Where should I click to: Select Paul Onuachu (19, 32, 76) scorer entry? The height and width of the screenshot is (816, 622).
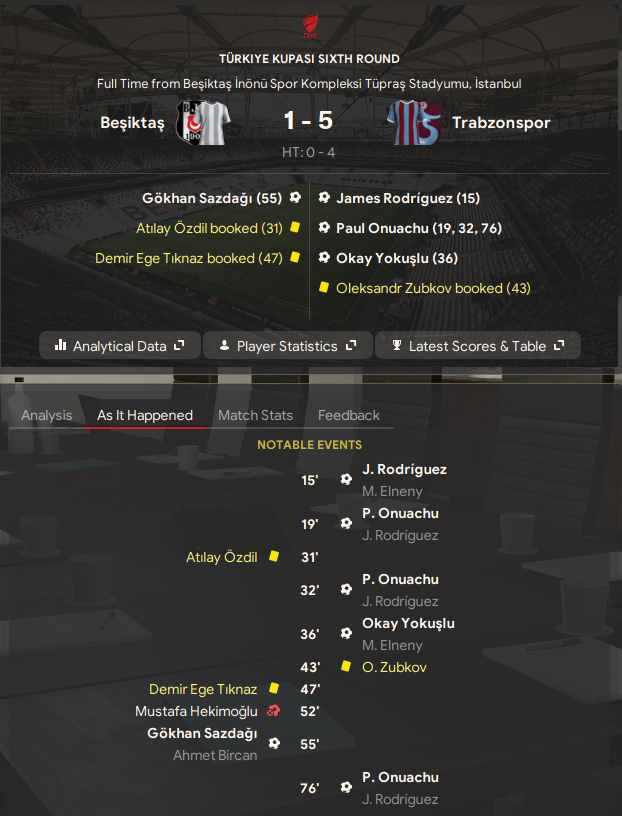click(x=418, y=228)
